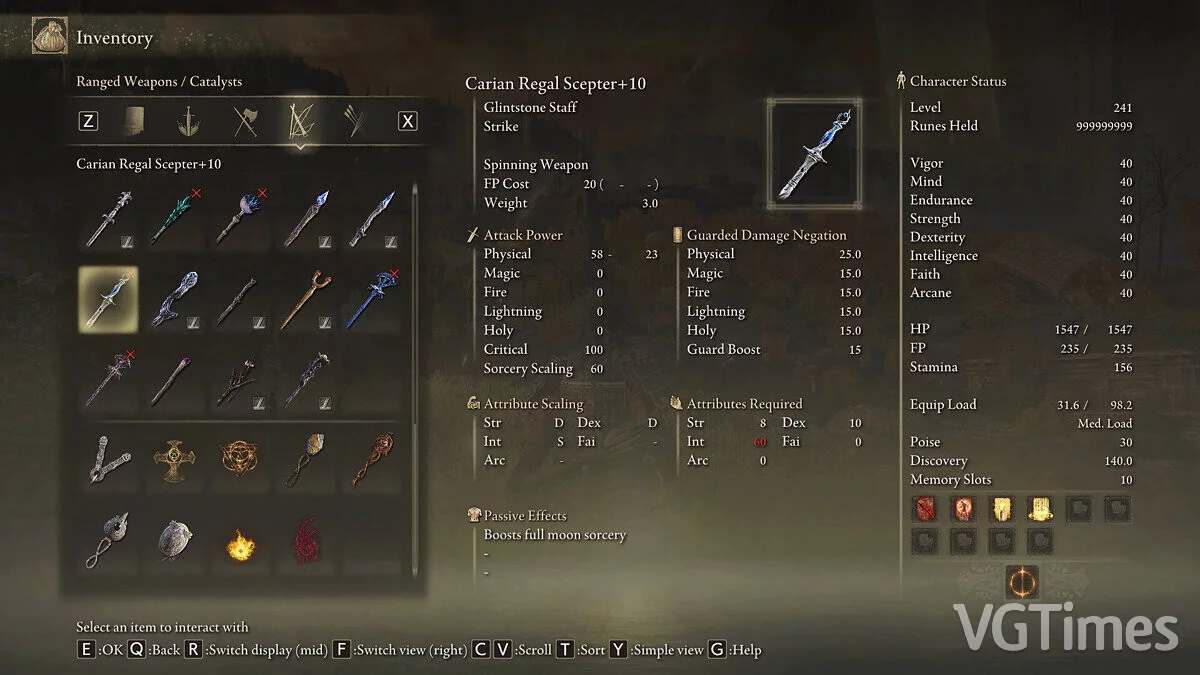Switch to the melee sword category tab
Image resolution: width=1200 pixels, height=675 pixels.
[187, 121]
